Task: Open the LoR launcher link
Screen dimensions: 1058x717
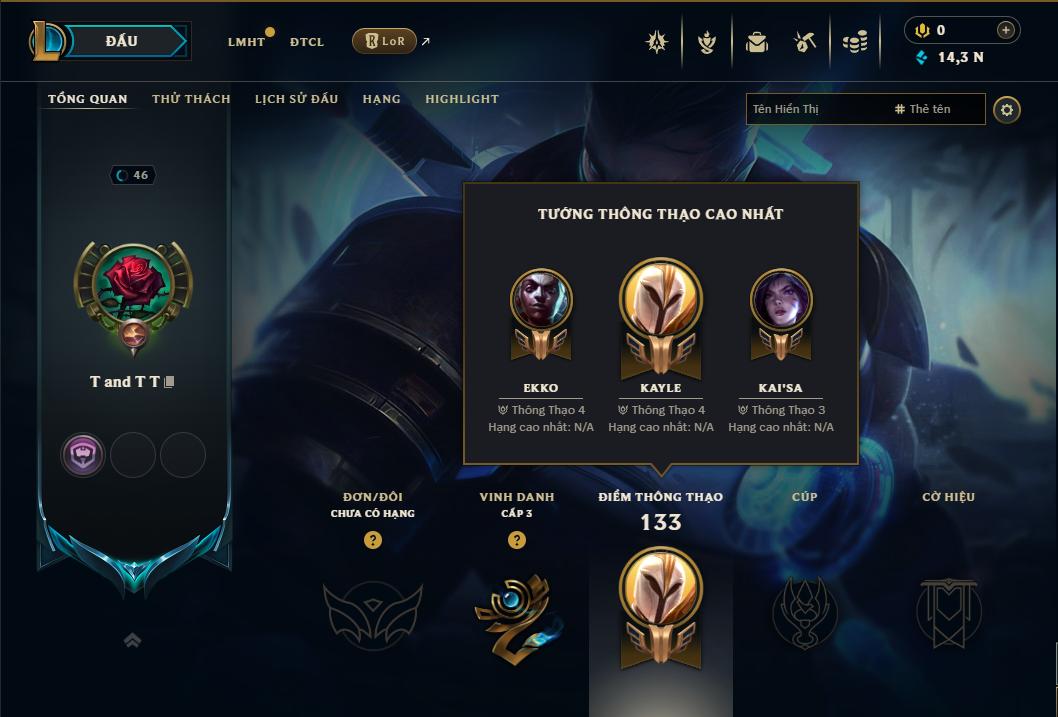Action: tap(385, 41)
